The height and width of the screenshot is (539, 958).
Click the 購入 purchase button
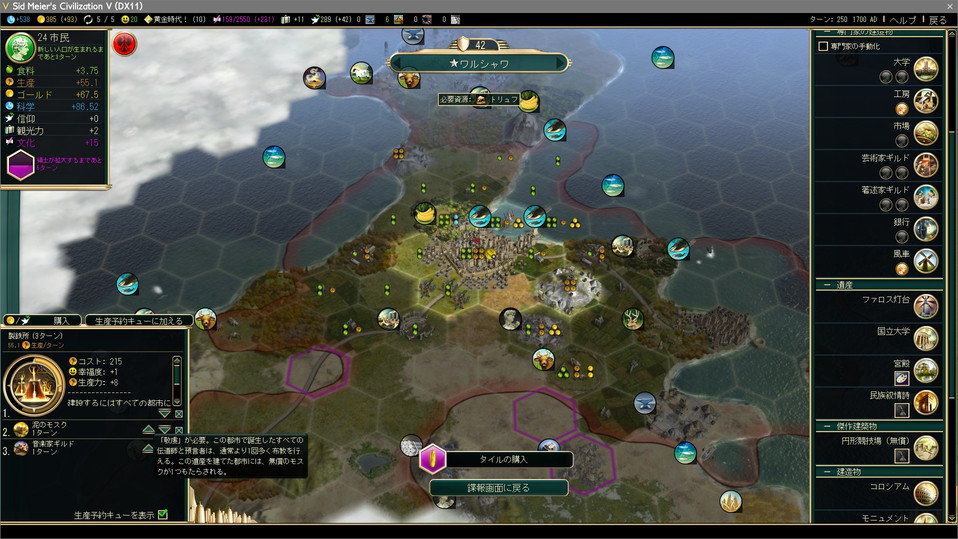[x=60, y=321]
